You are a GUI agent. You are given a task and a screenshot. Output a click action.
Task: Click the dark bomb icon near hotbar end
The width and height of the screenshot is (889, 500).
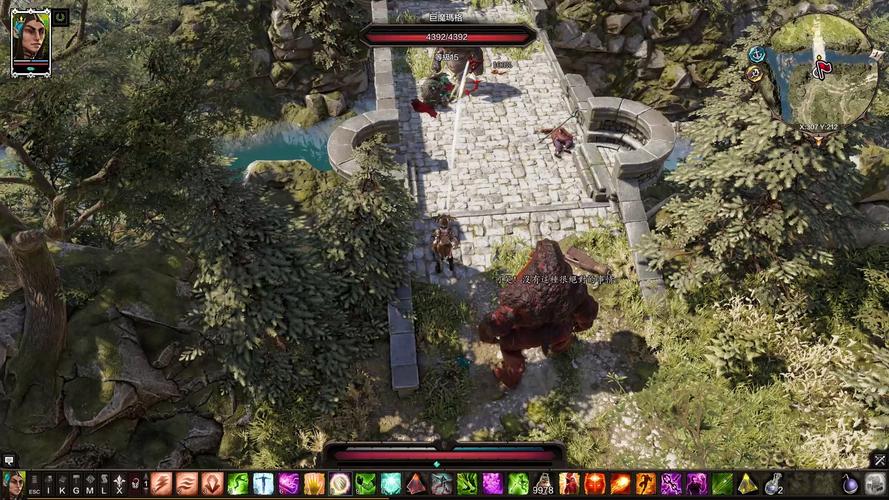tap(850, 484)
